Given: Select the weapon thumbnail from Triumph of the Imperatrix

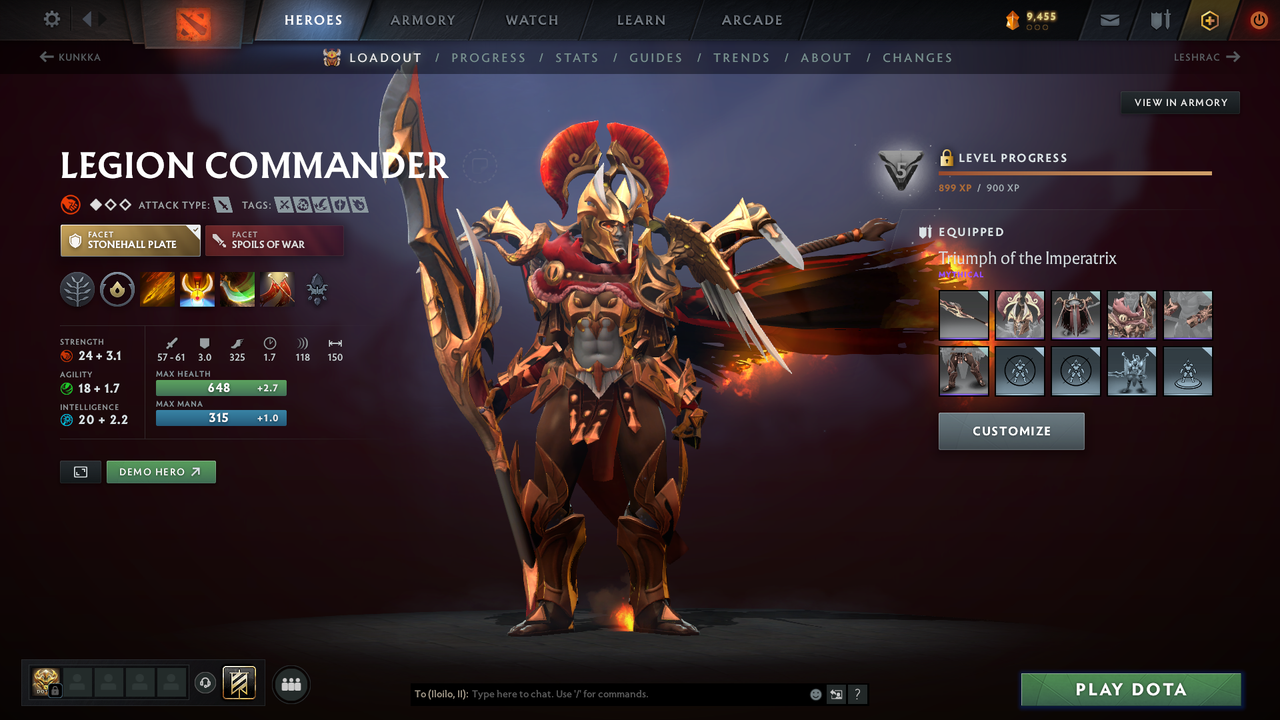Looking at the screenshot, I should 963,315.
